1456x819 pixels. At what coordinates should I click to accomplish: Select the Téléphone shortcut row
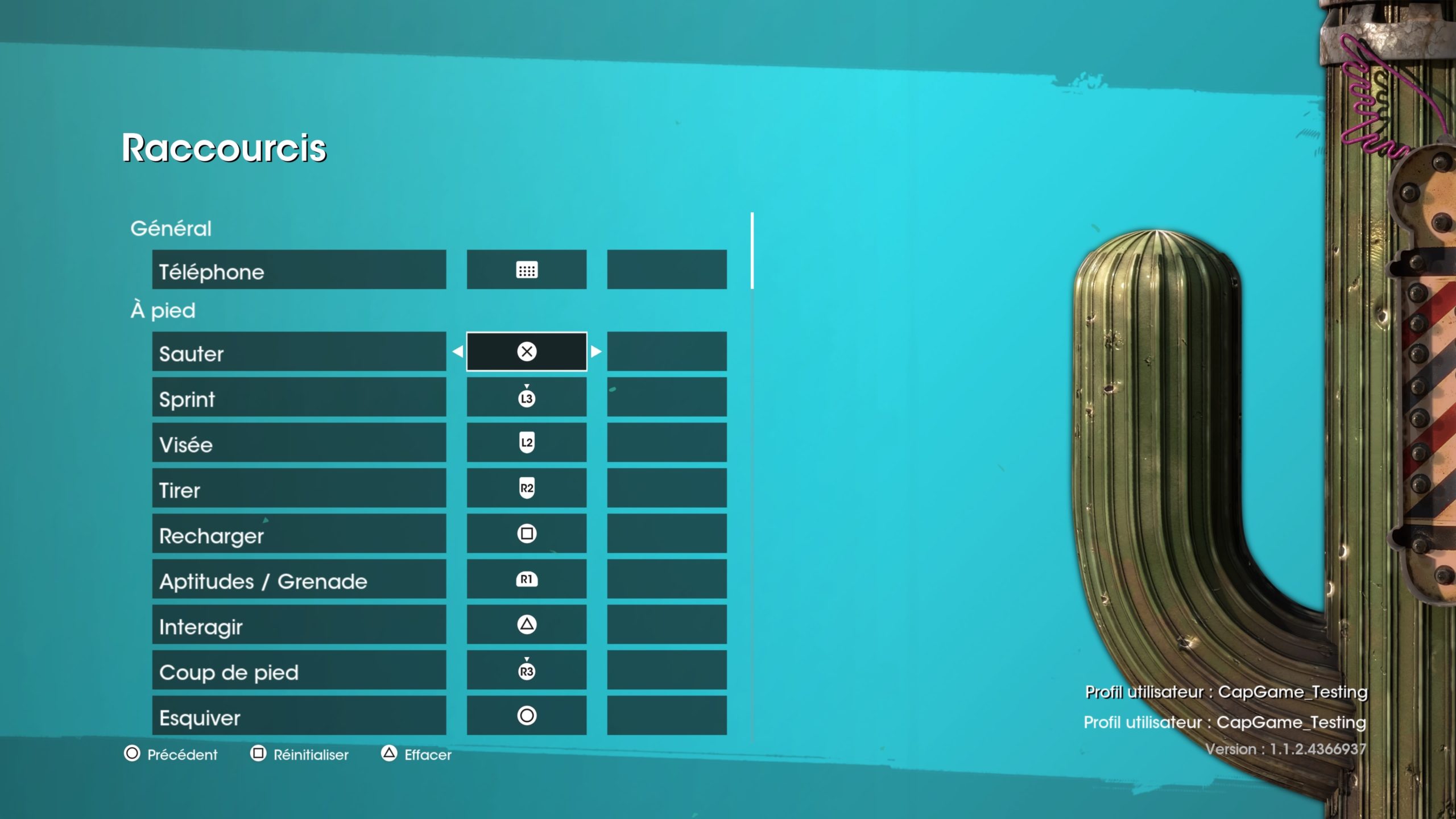[299, 270]
